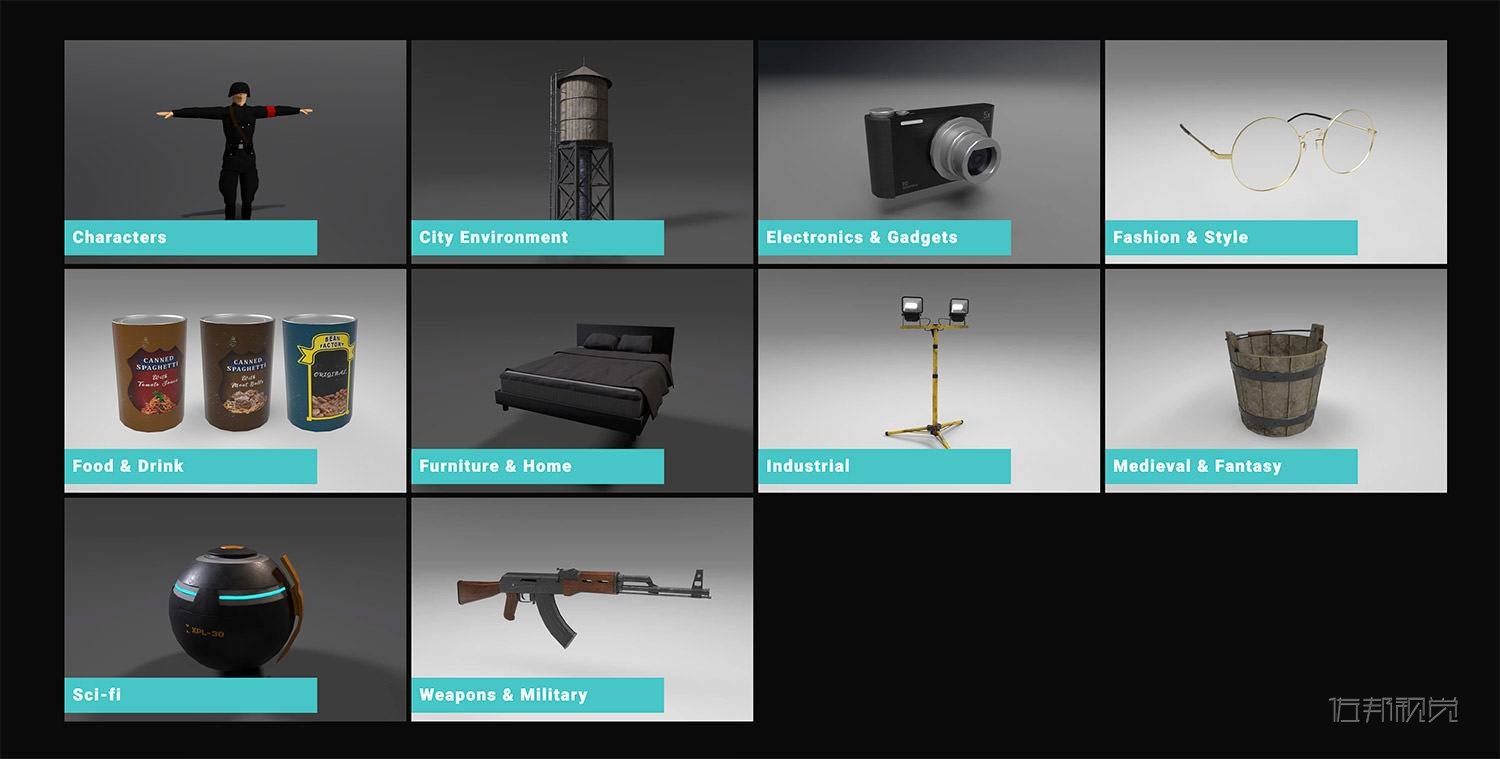Open the Fashion & Style category
The height and width of the screenshot is (759, 1500).
click(x=1275, y=151)
